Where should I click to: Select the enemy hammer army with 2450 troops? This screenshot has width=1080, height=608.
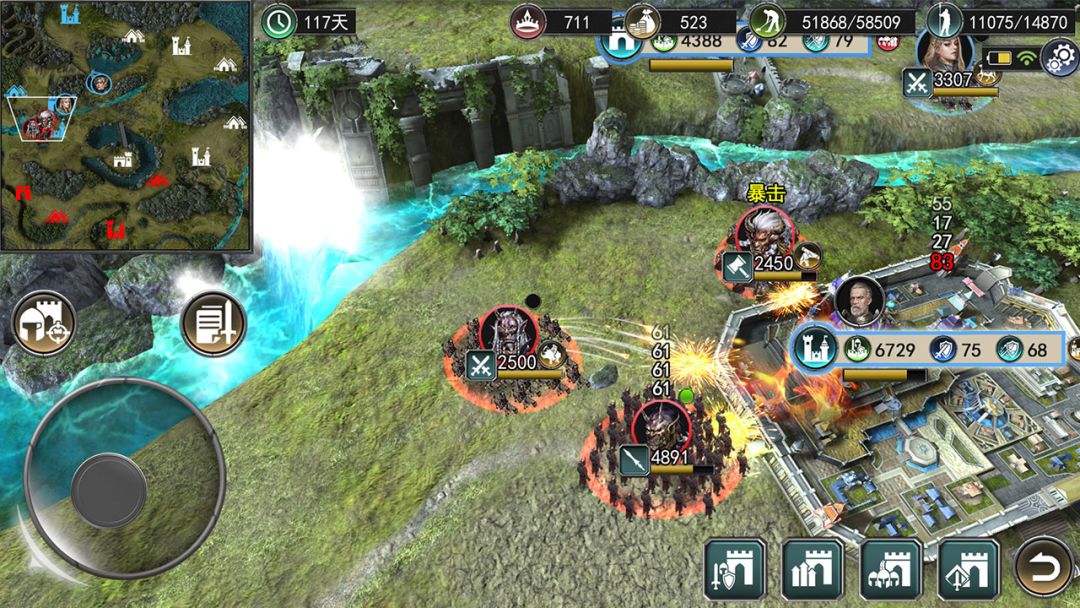764,232
